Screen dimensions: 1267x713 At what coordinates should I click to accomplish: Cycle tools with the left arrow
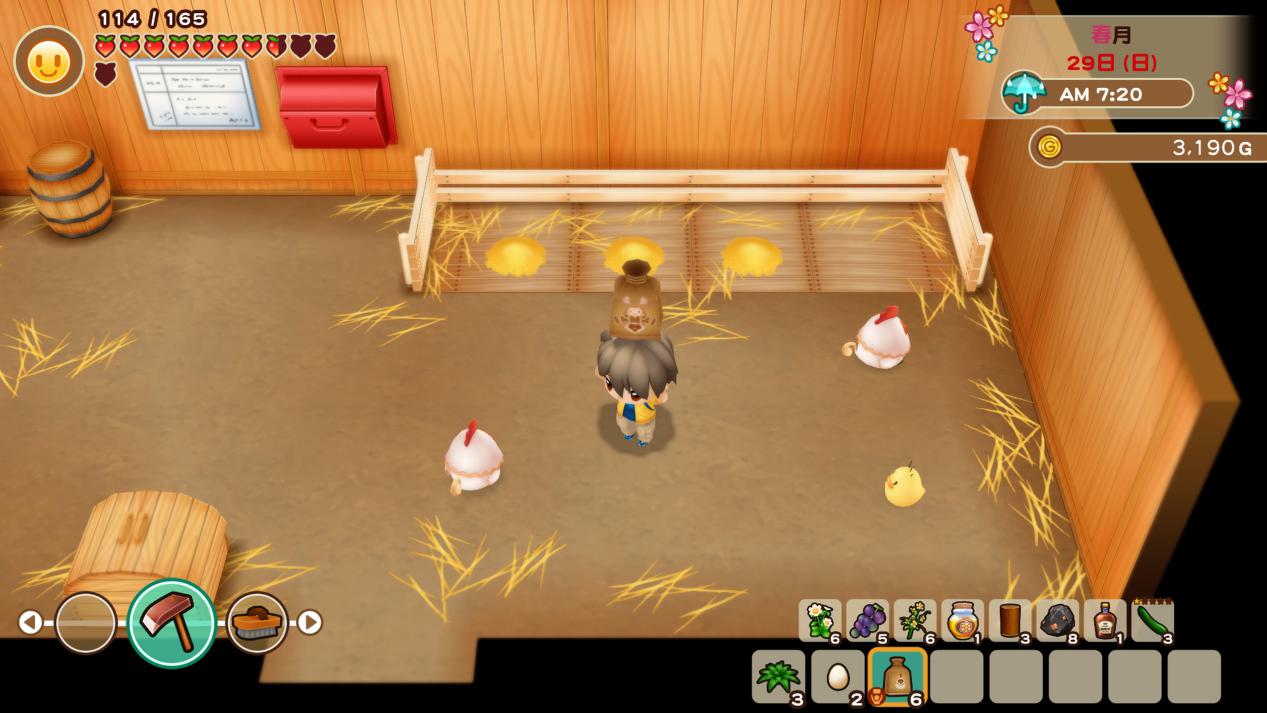click(30, 622)
